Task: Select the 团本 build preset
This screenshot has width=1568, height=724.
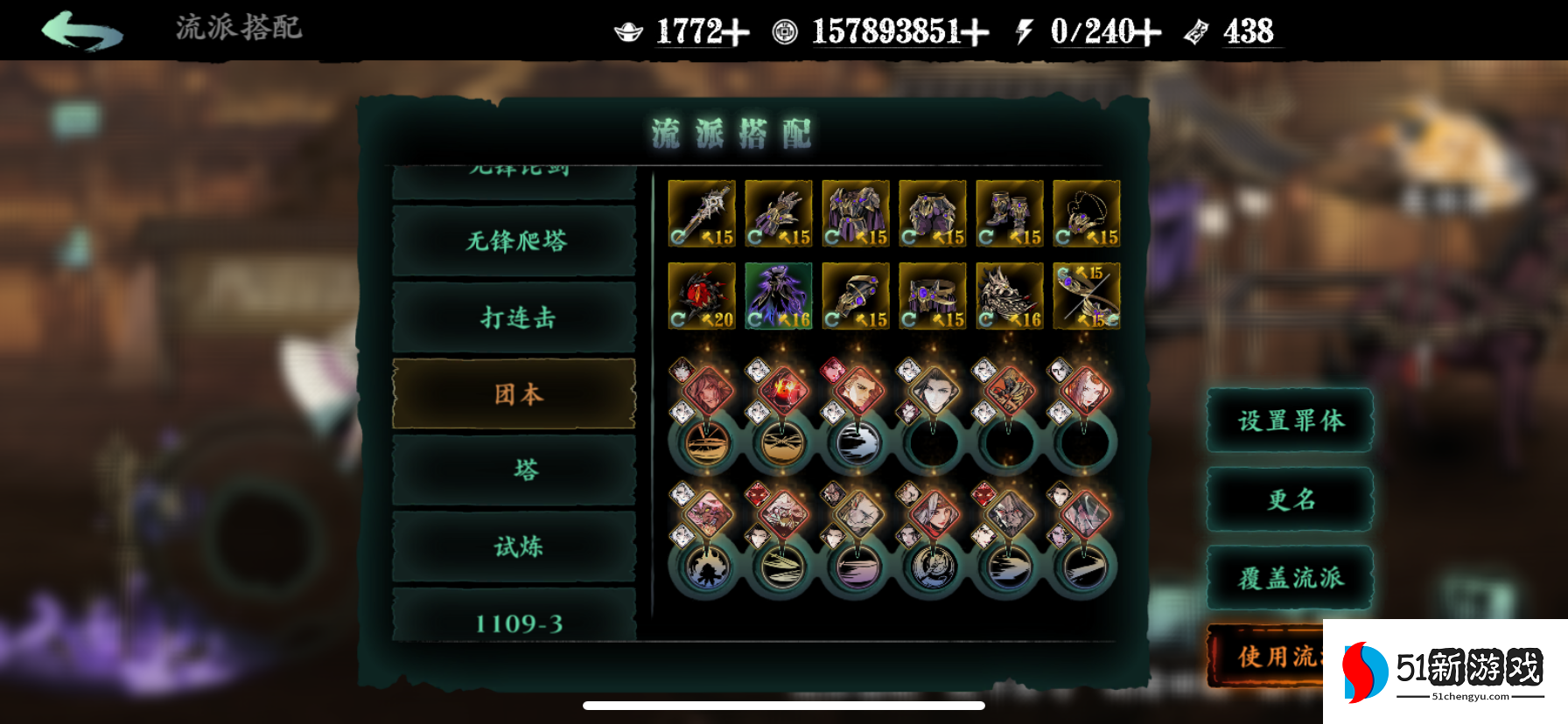Action: coord(514,393)
